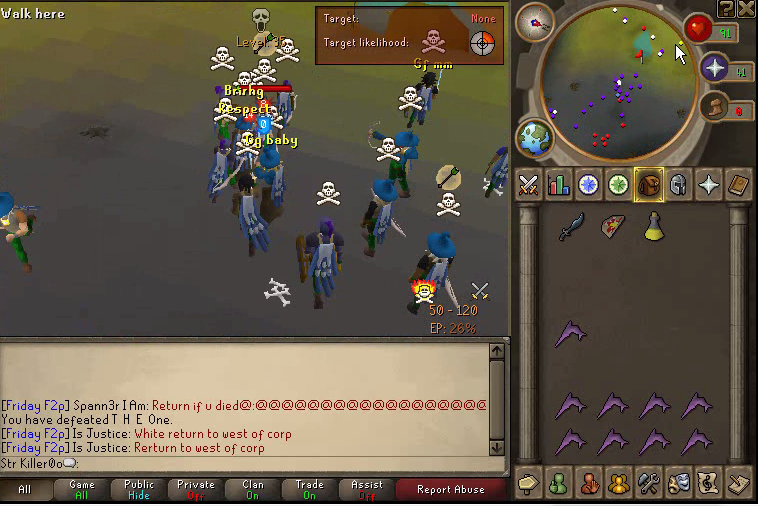
Task: Switch chat filter to All
Action: (x=25, y=489)
